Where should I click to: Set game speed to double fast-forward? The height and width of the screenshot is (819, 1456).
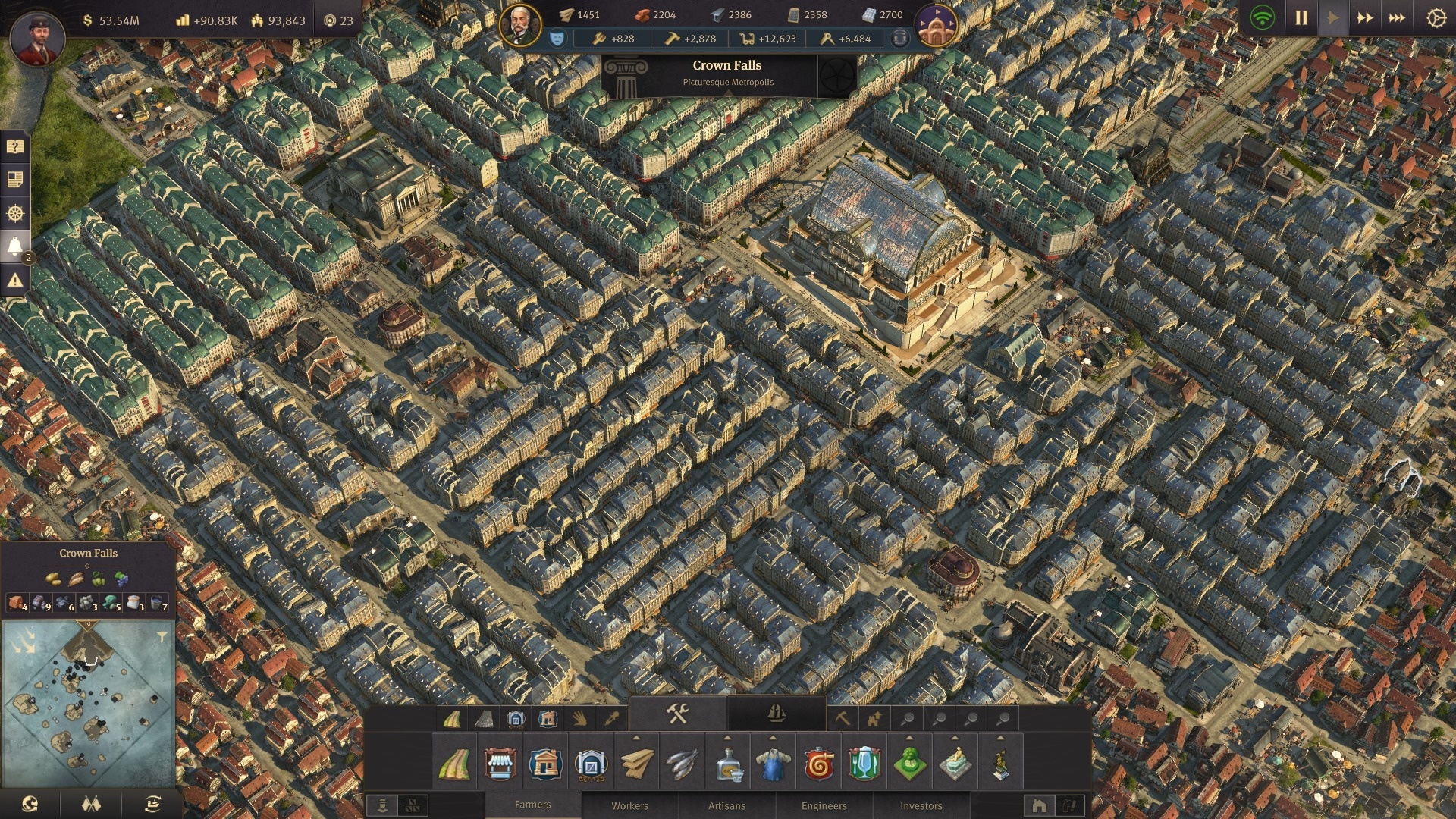(x=1365, y=17)
